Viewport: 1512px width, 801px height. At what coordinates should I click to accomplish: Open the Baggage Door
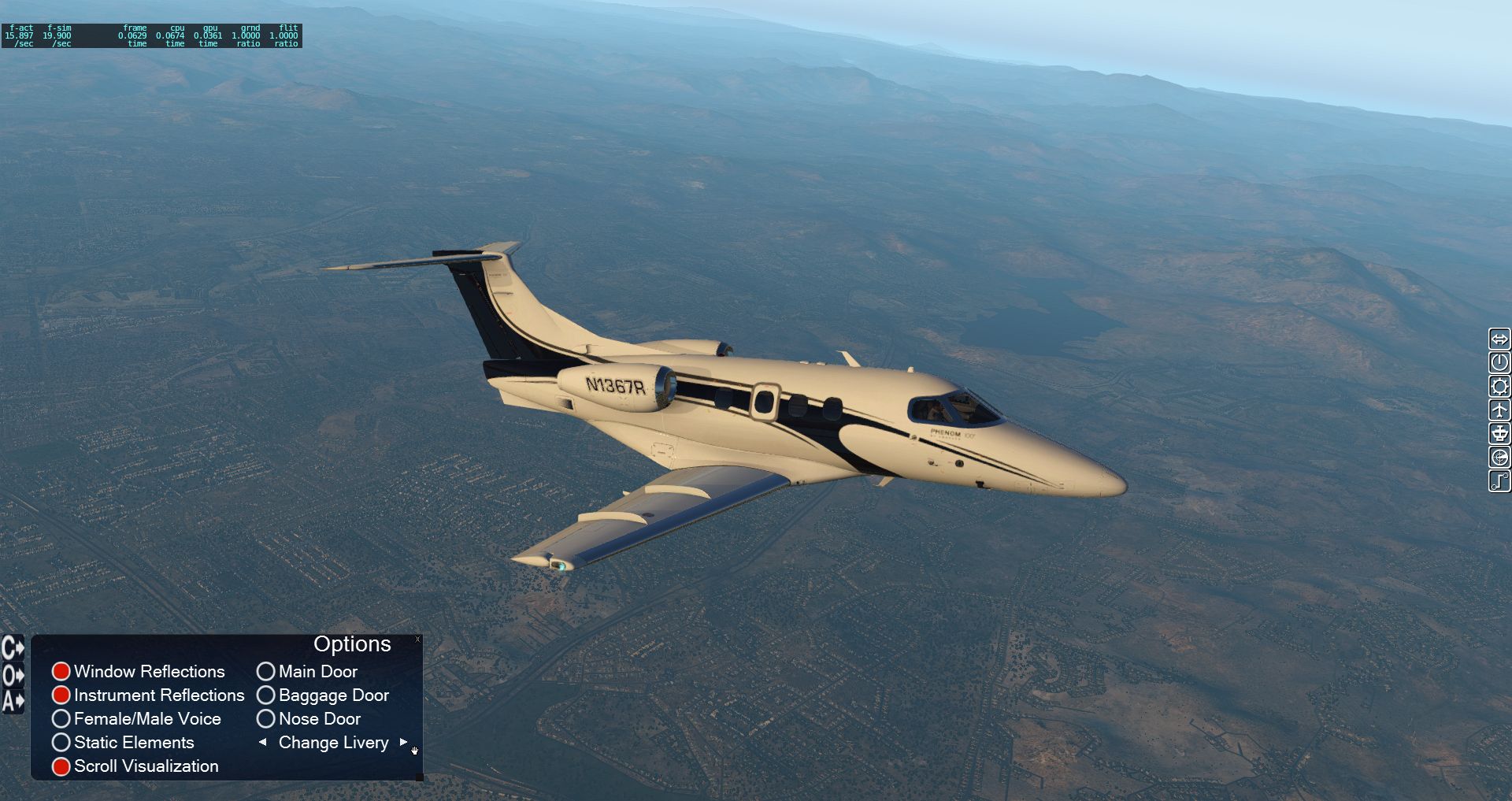[266, 695]
